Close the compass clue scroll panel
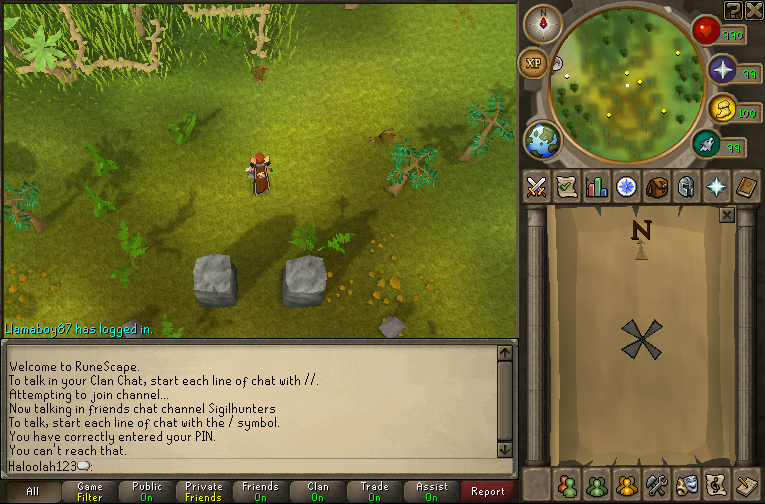 coord(727,214)
